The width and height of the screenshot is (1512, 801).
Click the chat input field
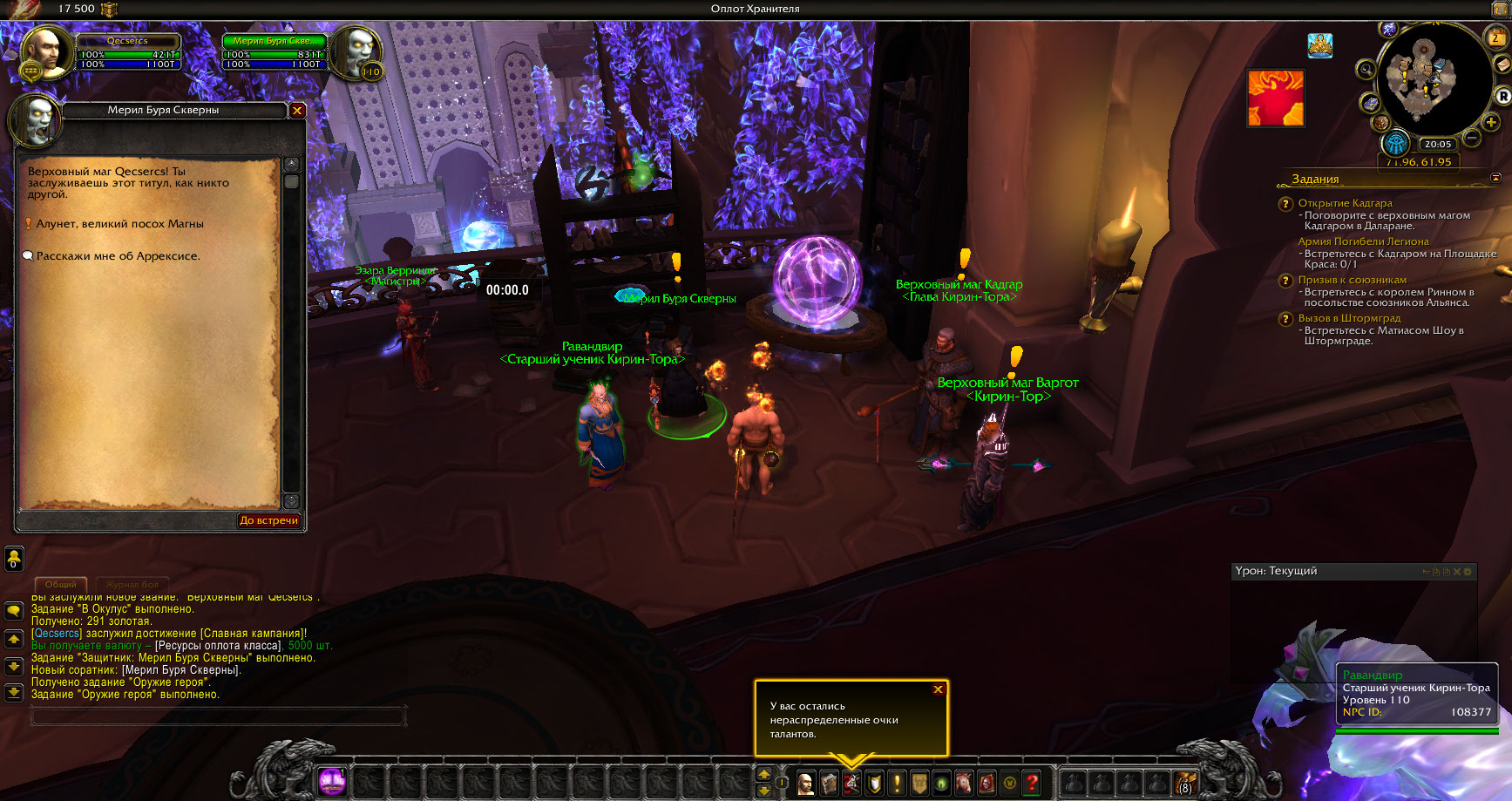click(218, 716)
